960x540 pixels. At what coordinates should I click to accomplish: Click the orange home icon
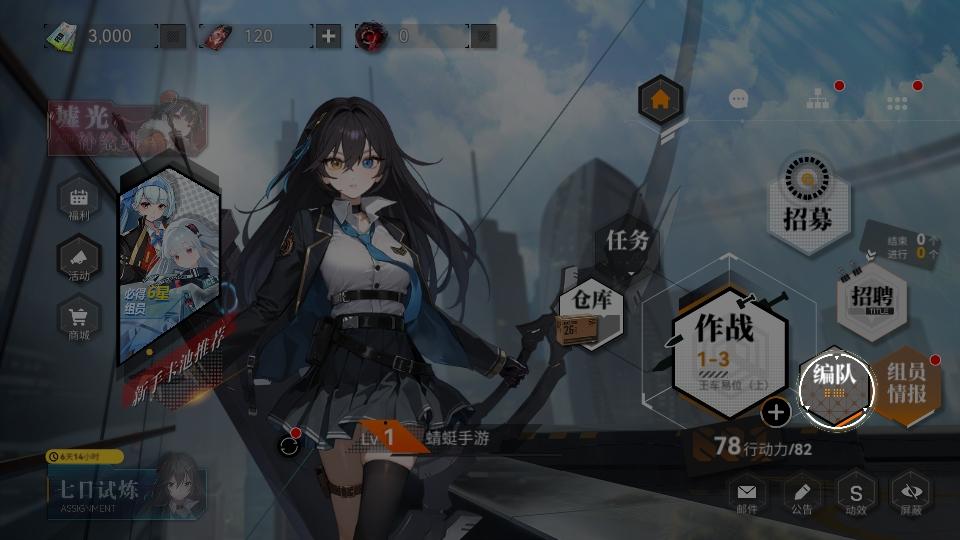point(660,100)
